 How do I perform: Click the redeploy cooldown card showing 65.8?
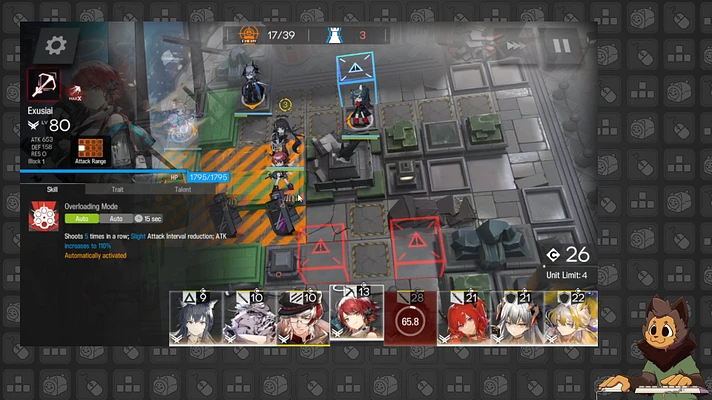[x=410, y=318]
